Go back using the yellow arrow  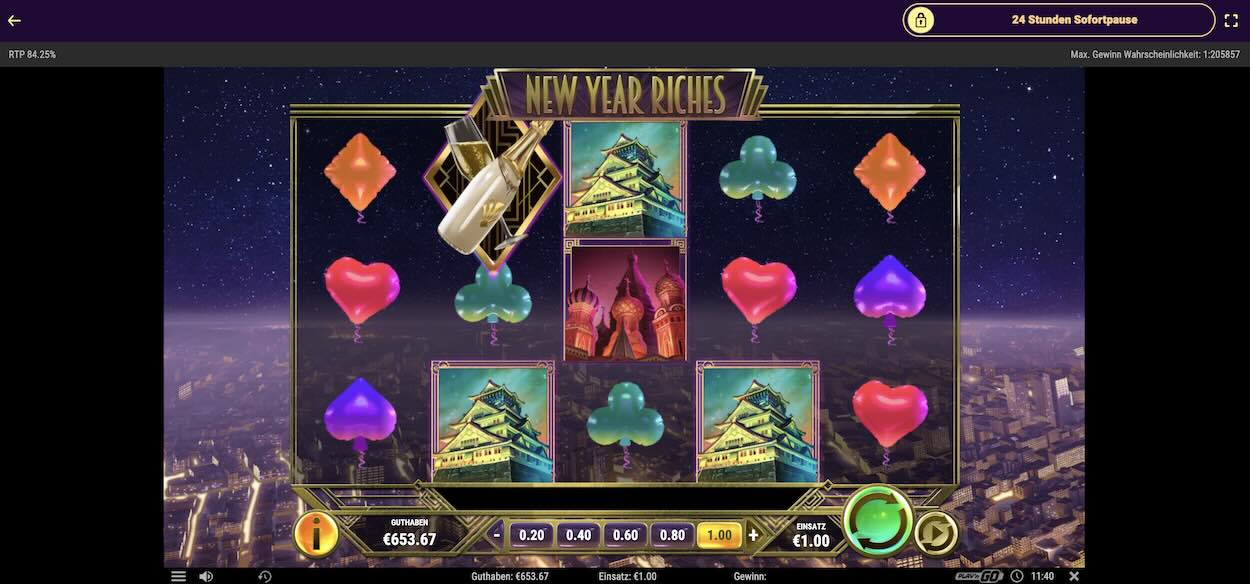point(14,20)
